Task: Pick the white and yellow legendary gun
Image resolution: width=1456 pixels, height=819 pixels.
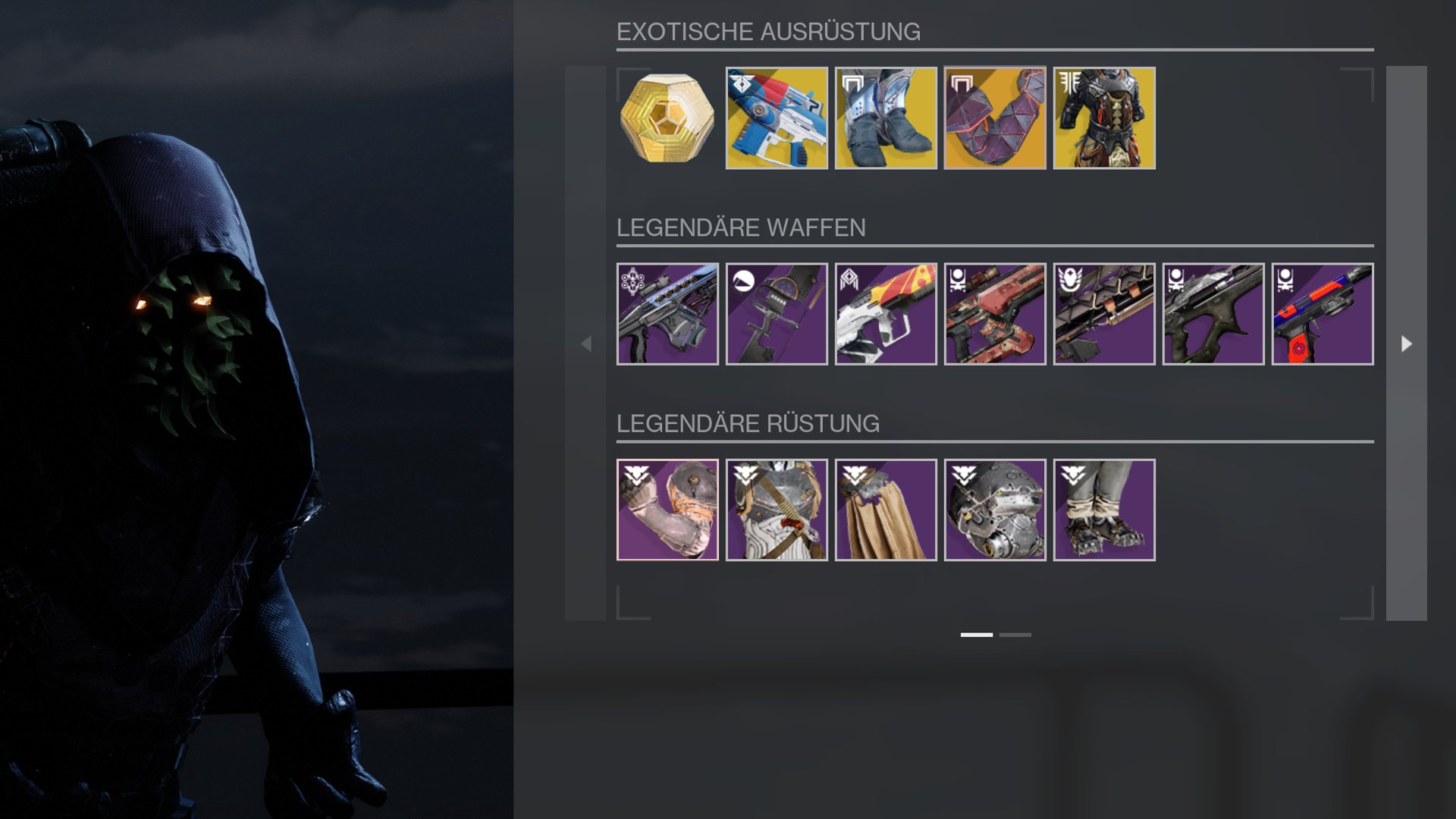Action: pos(886,314)
